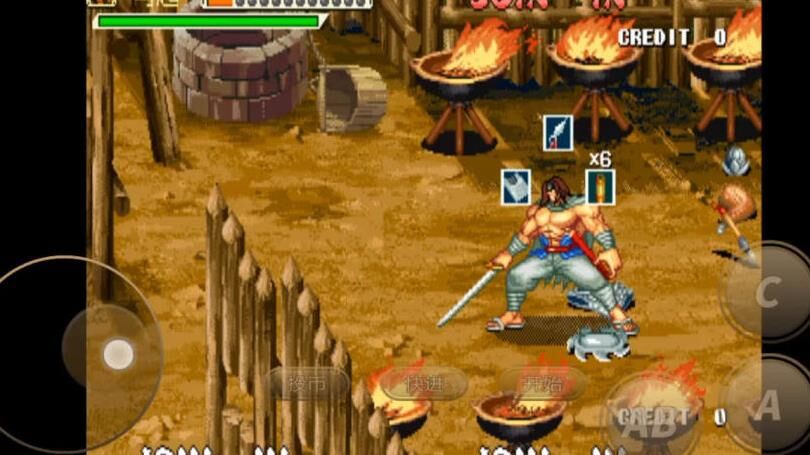810x455 pixels.
Task: Select the spear item icon
Action: (x=558, y=133)
